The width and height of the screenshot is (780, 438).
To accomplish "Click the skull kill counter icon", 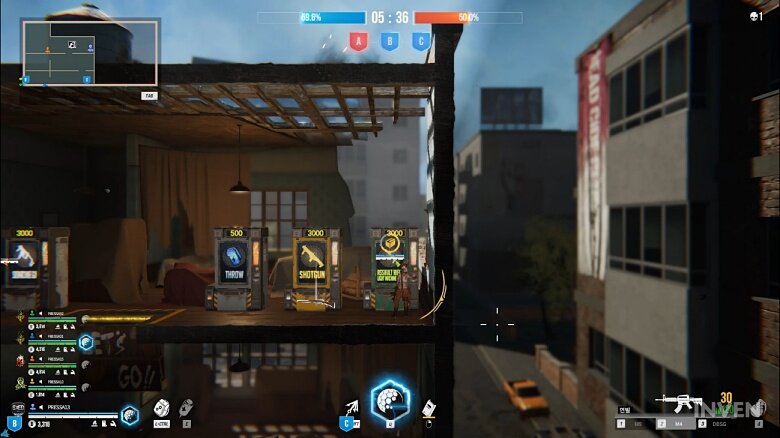I will [757, 17].
